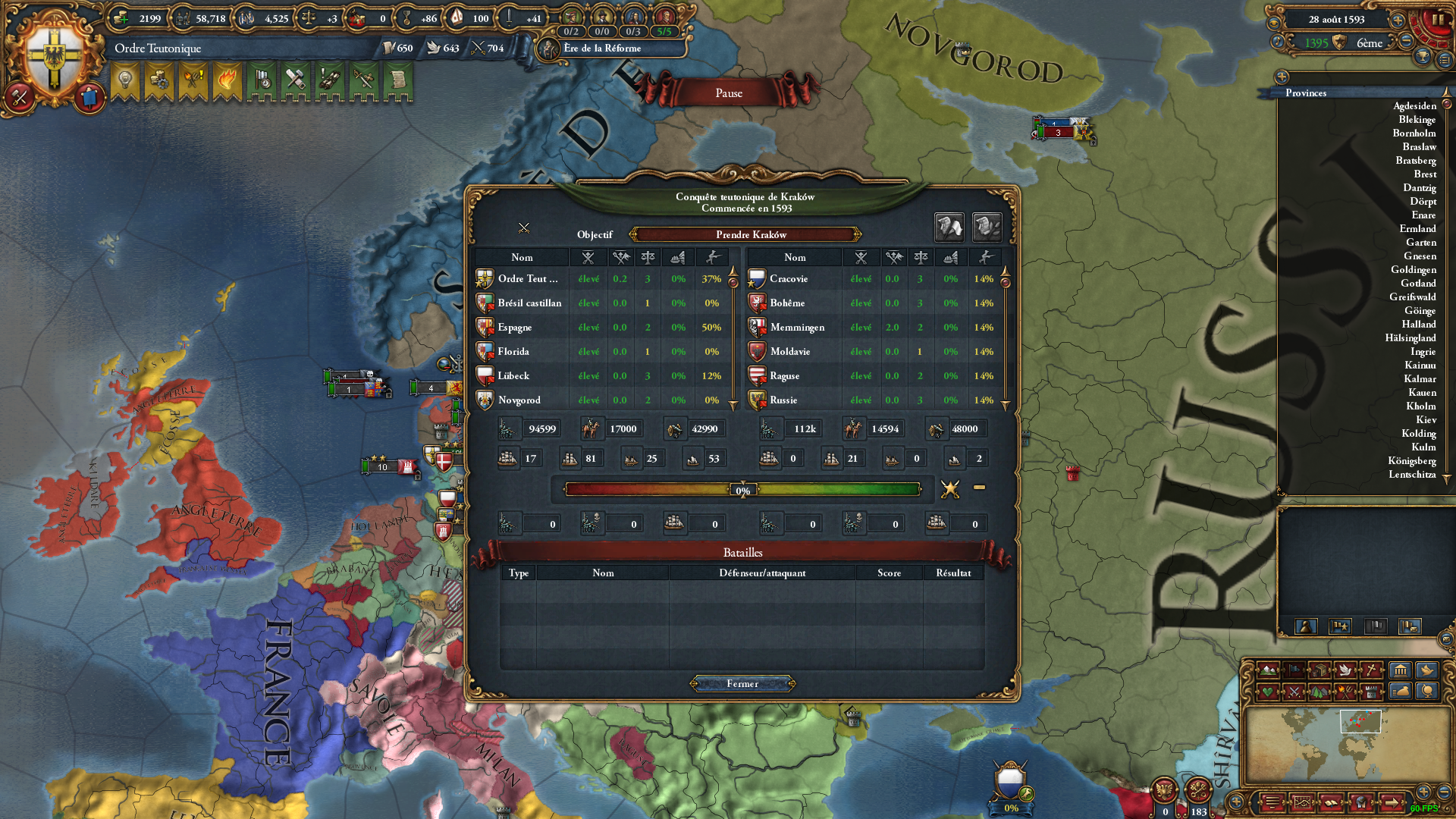Switch to trade map mode (goods crate icon)
Viewport: 1456px width, 819px height.
point(1319,670)
